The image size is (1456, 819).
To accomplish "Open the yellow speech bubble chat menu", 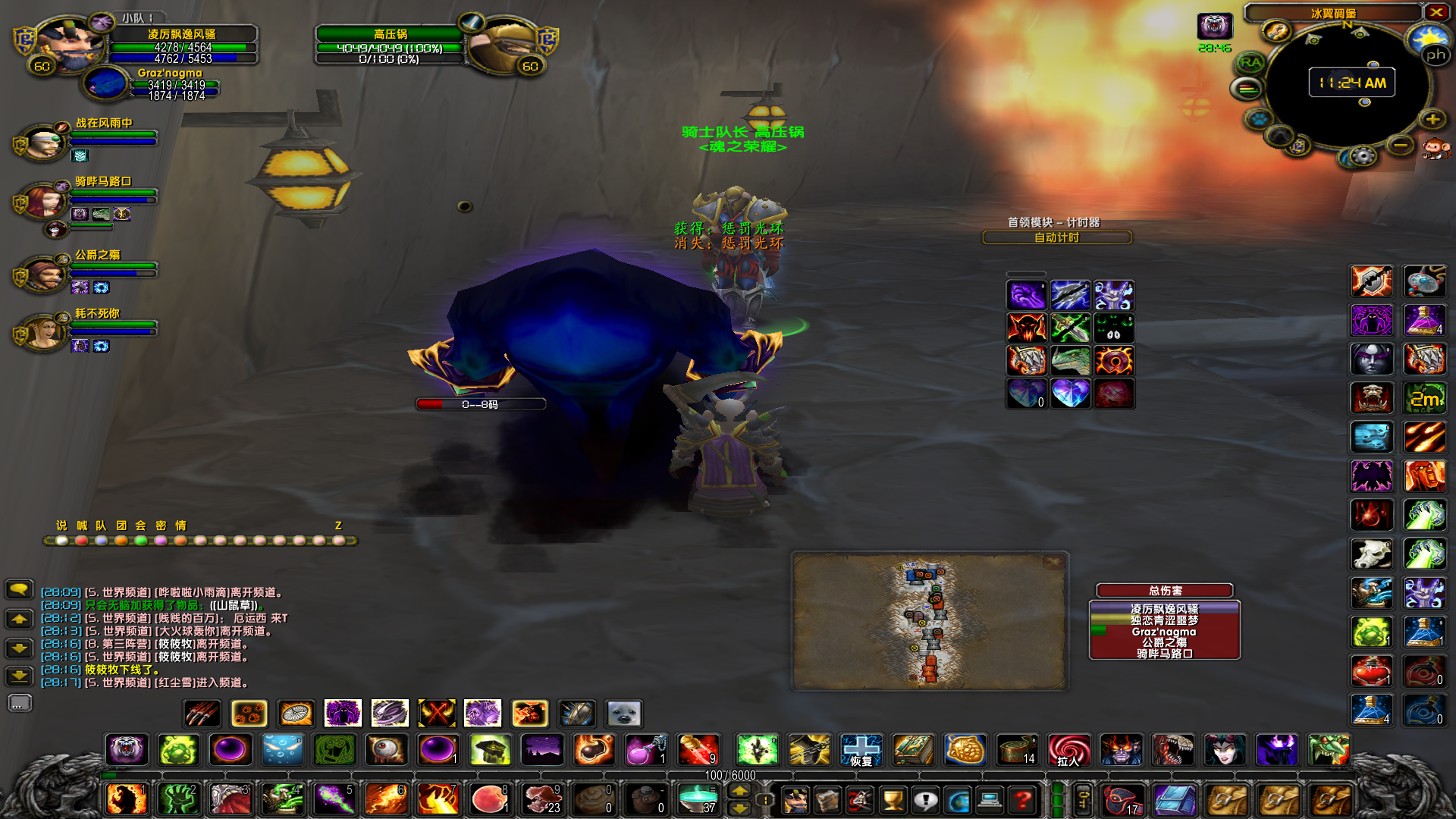I will (x=19, y=589).
